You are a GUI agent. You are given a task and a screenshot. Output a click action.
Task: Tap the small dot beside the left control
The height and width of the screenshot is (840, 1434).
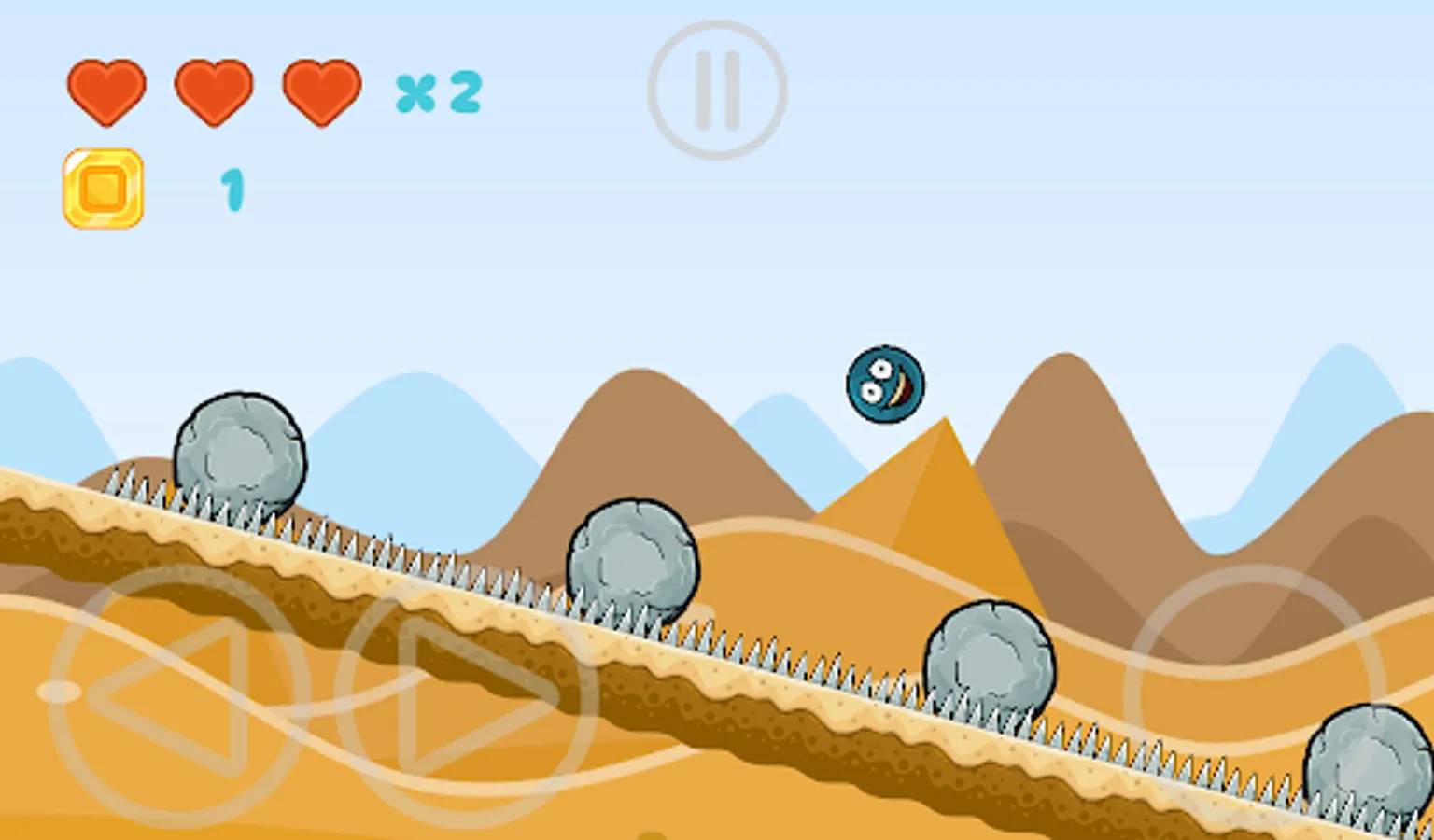click(58, 691)
